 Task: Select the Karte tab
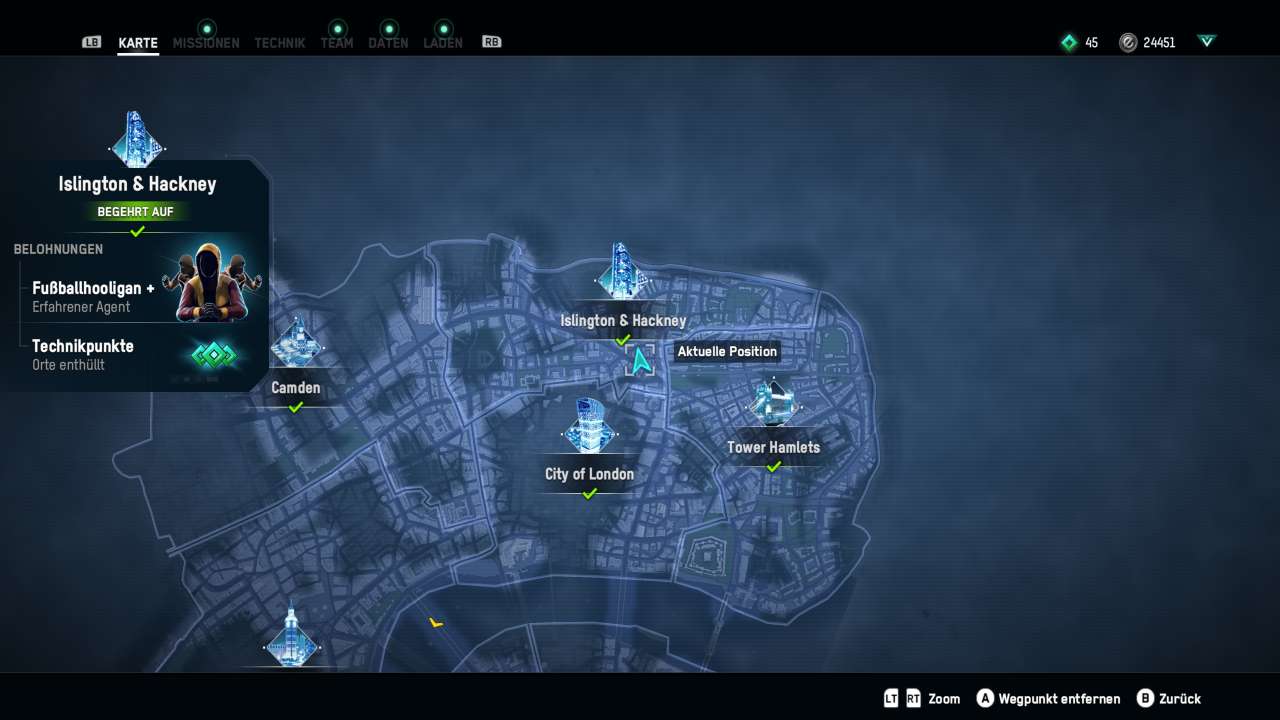(x=138, y=43)
